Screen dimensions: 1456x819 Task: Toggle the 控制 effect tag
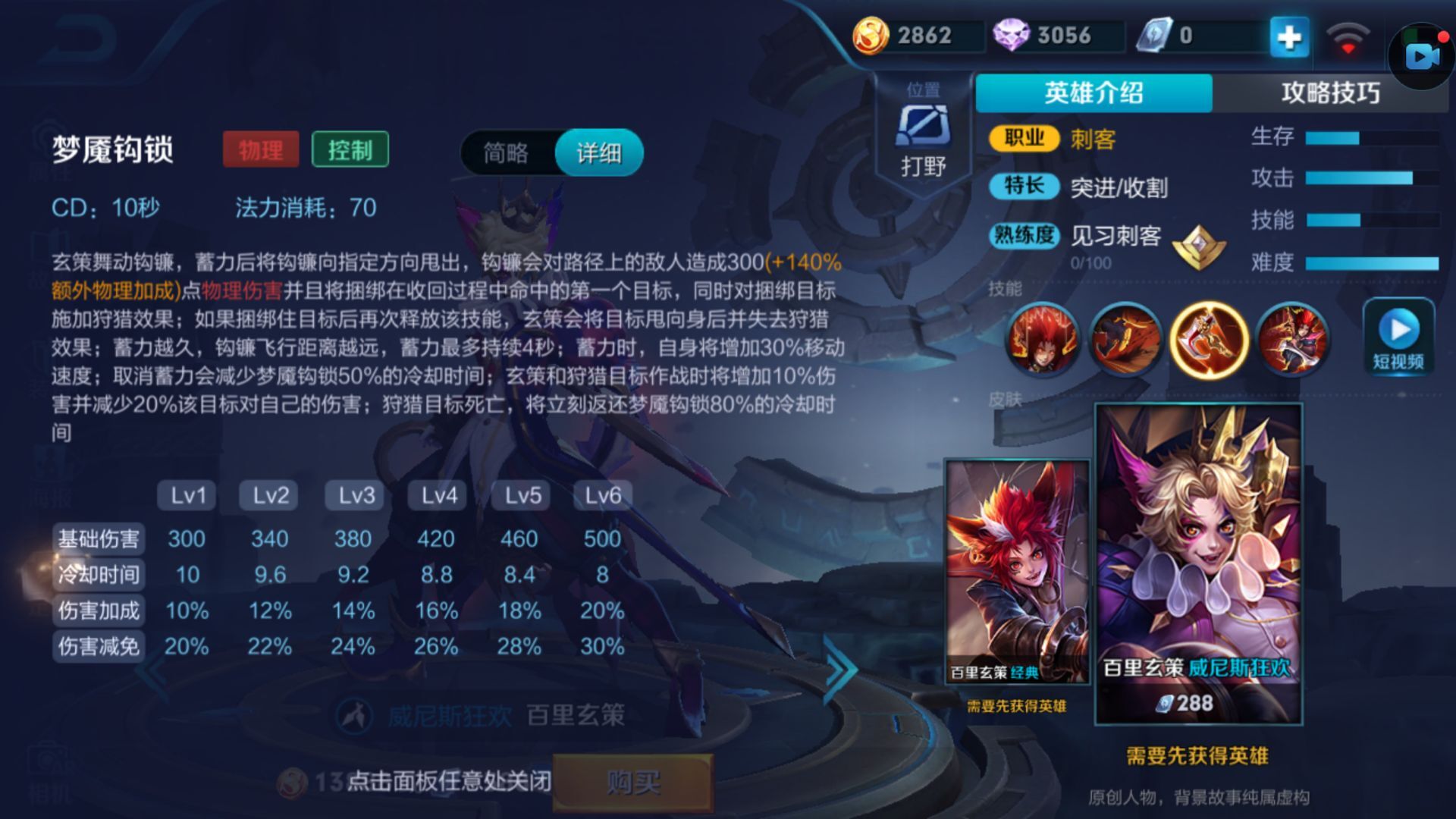(350, 150)
